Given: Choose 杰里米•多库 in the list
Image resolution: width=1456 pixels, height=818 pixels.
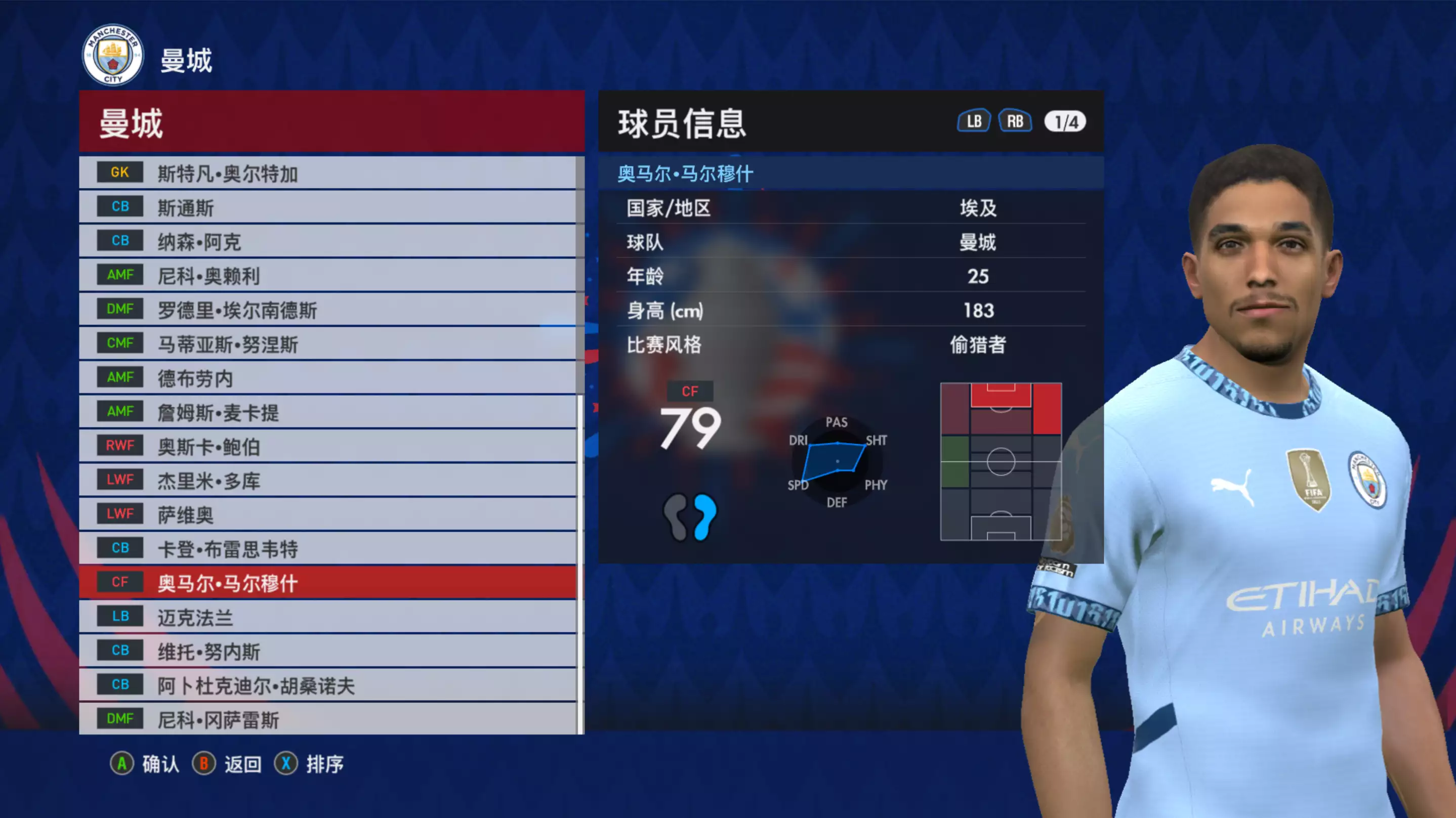Looking at the screenshot, I should coord(328,480).
